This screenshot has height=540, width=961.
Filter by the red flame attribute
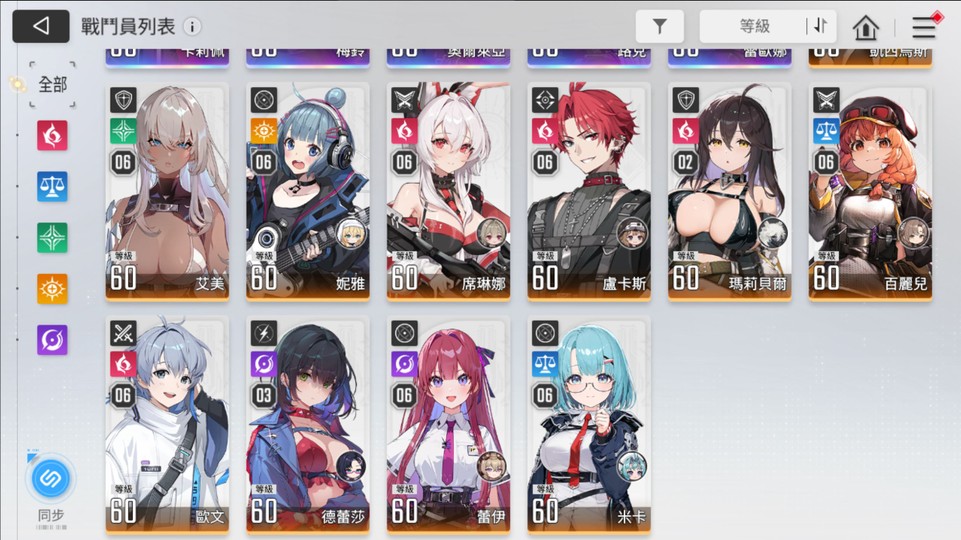(52, 135)
